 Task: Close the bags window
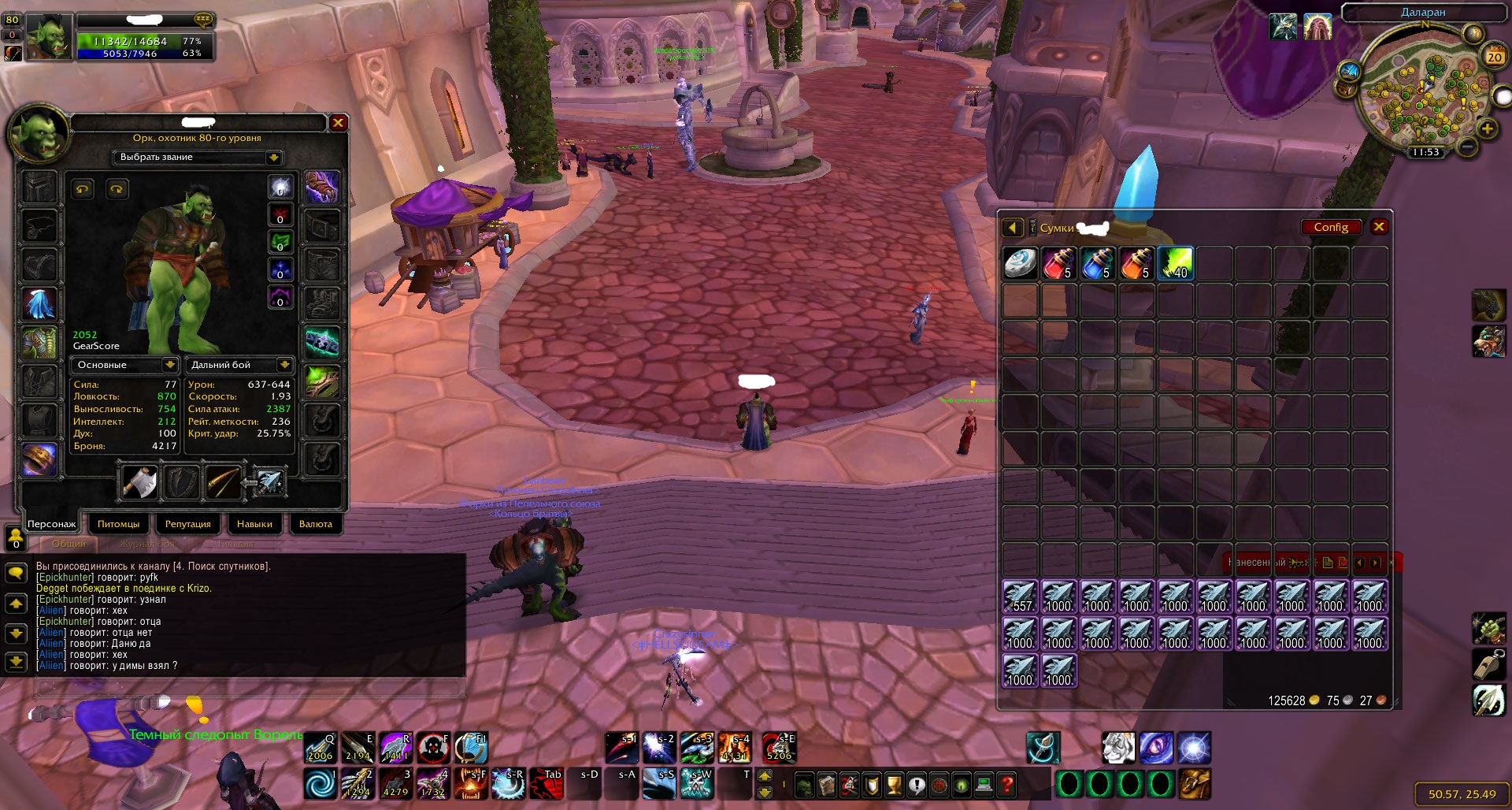1379,227
